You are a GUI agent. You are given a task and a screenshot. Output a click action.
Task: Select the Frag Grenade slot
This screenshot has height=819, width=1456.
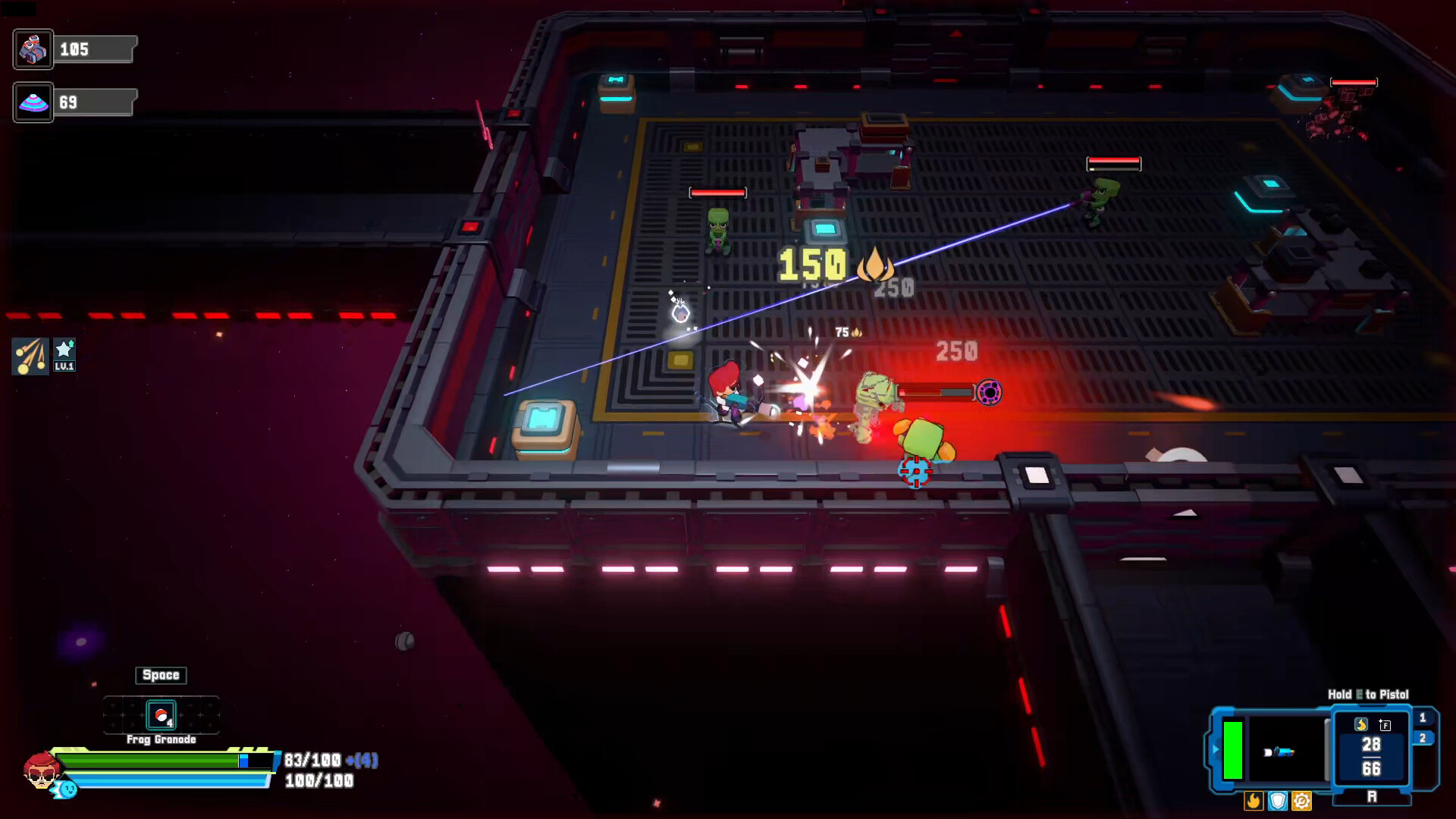(162, 715)
